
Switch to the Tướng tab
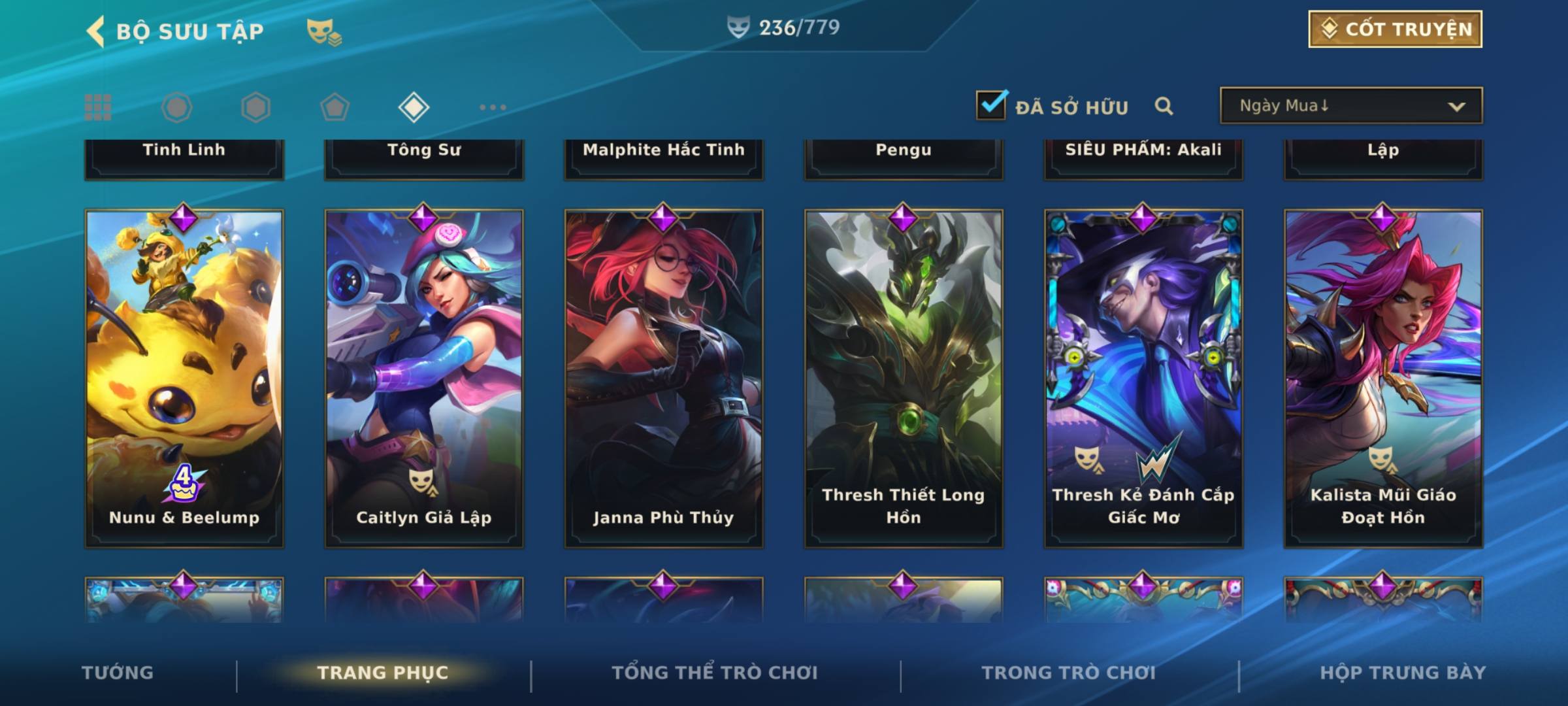[118, 673]
